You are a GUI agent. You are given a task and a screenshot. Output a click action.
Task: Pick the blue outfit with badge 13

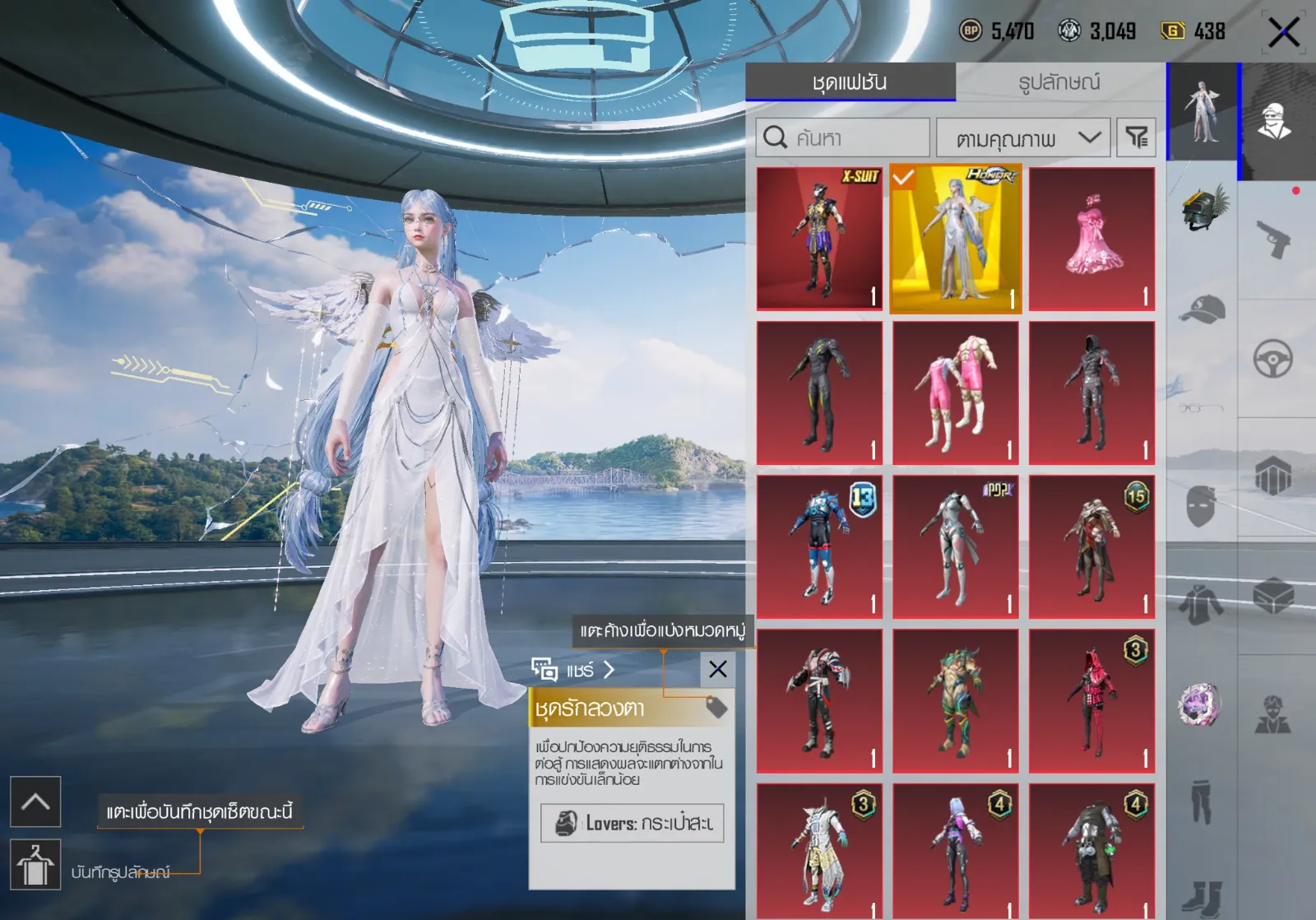click(x=819, y=546)
